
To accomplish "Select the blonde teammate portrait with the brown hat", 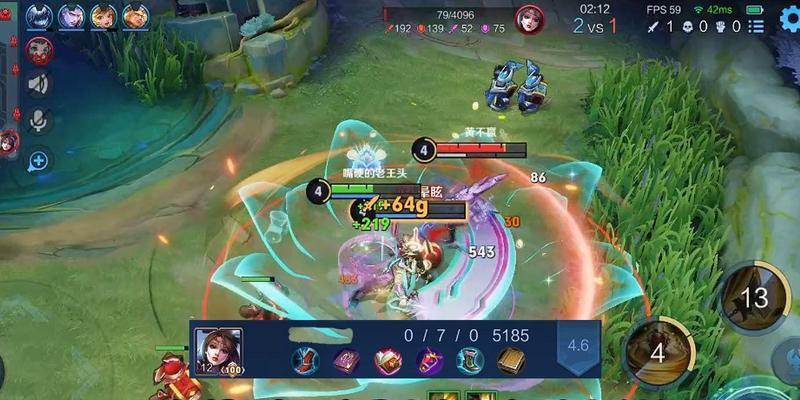I will (103, 15).
